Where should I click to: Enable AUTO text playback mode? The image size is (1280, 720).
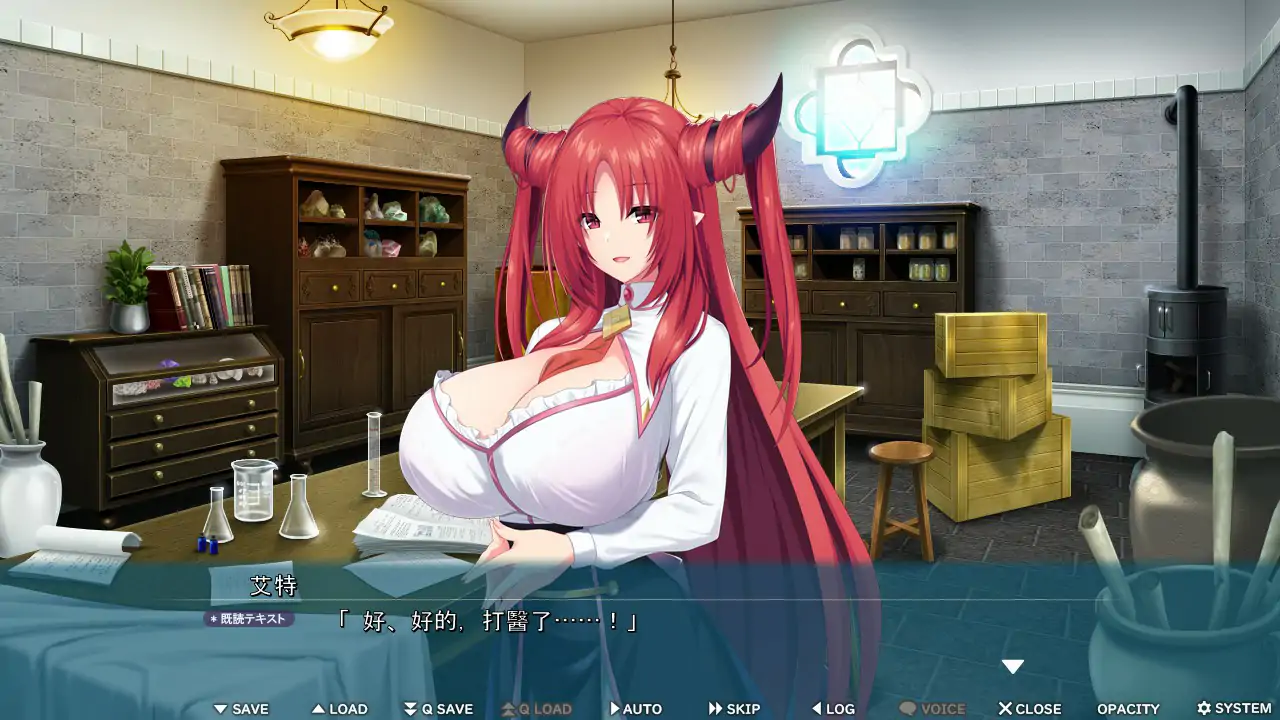tap(636, 708)
